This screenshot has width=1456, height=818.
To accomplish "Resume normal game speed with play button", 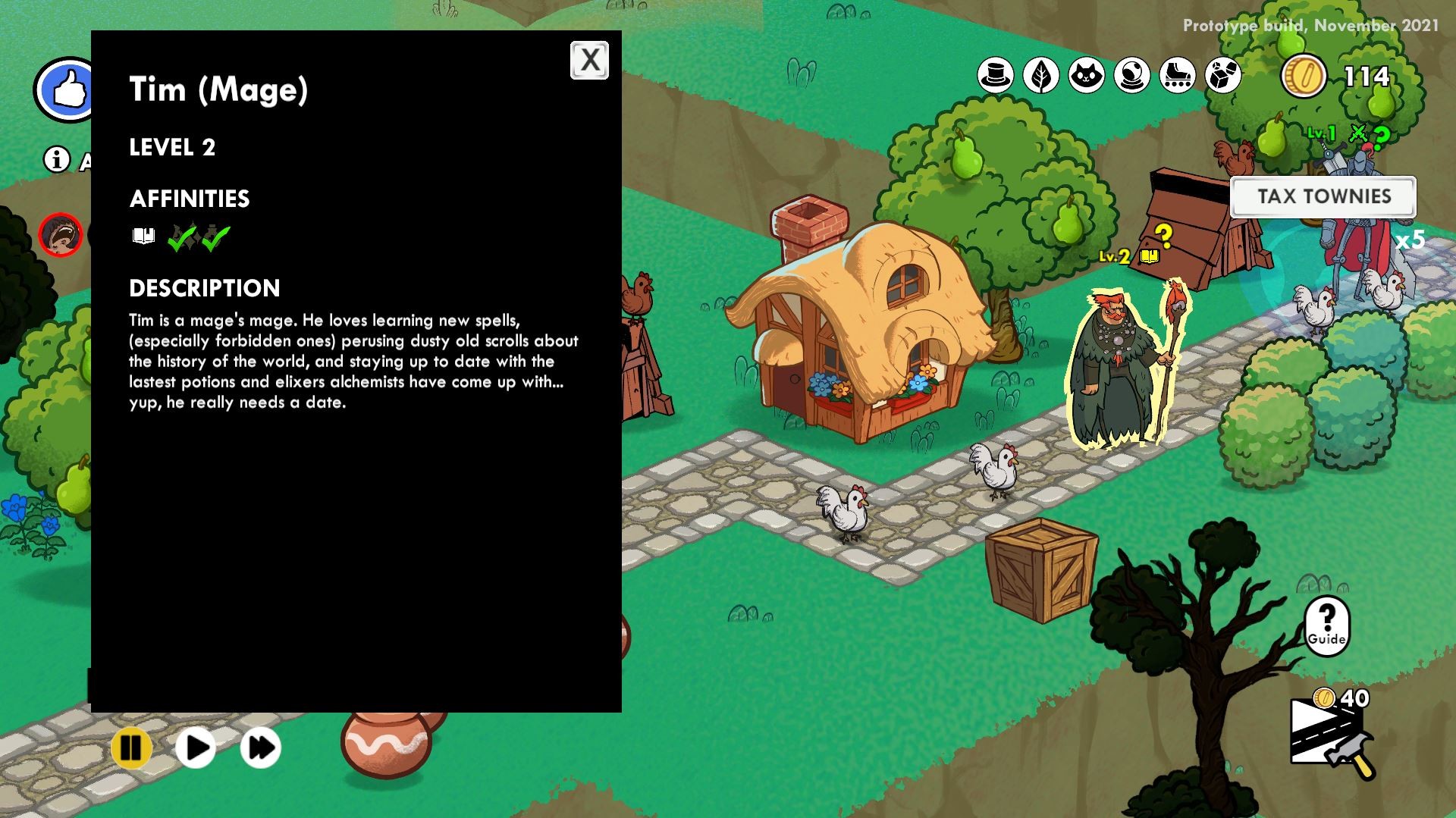I will pos(196,747).
